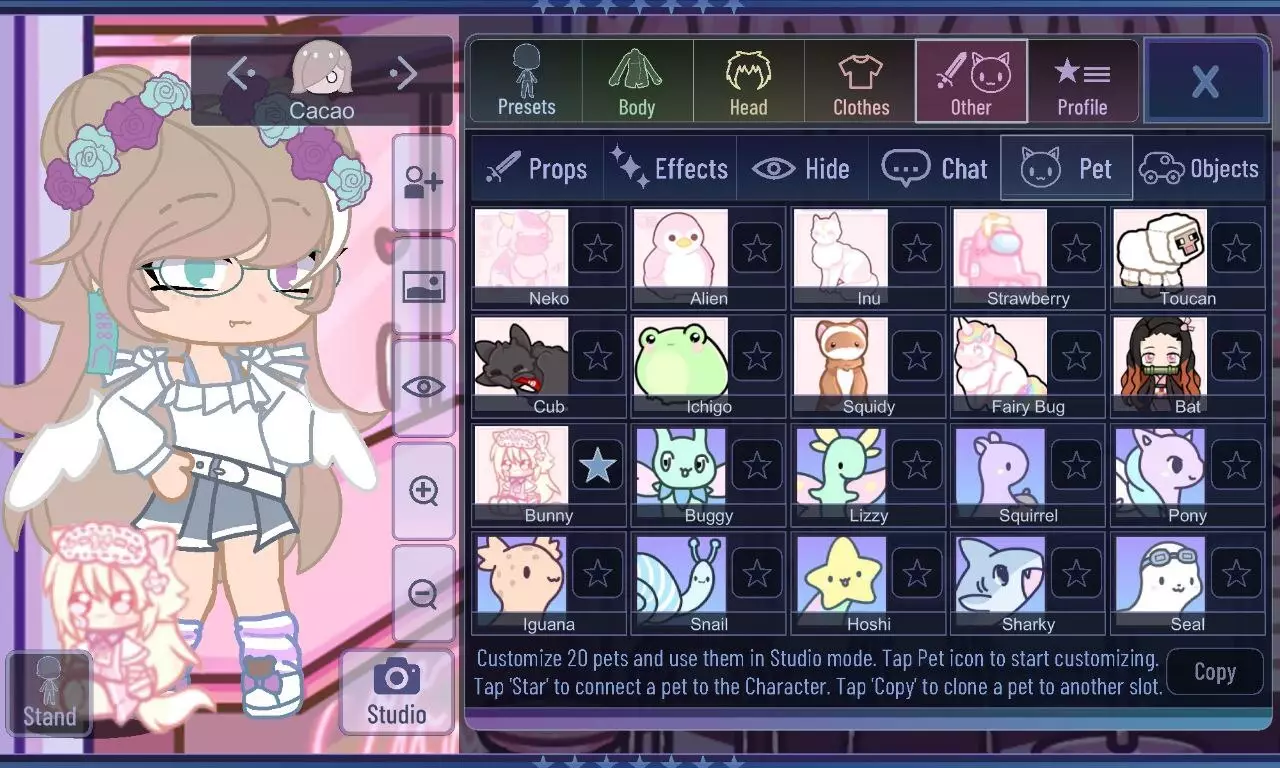Image resolution: width=1280 pixels, height=768 pixels.
Task: Star the Sharky pet
Action: click(x=1077, y=571)
